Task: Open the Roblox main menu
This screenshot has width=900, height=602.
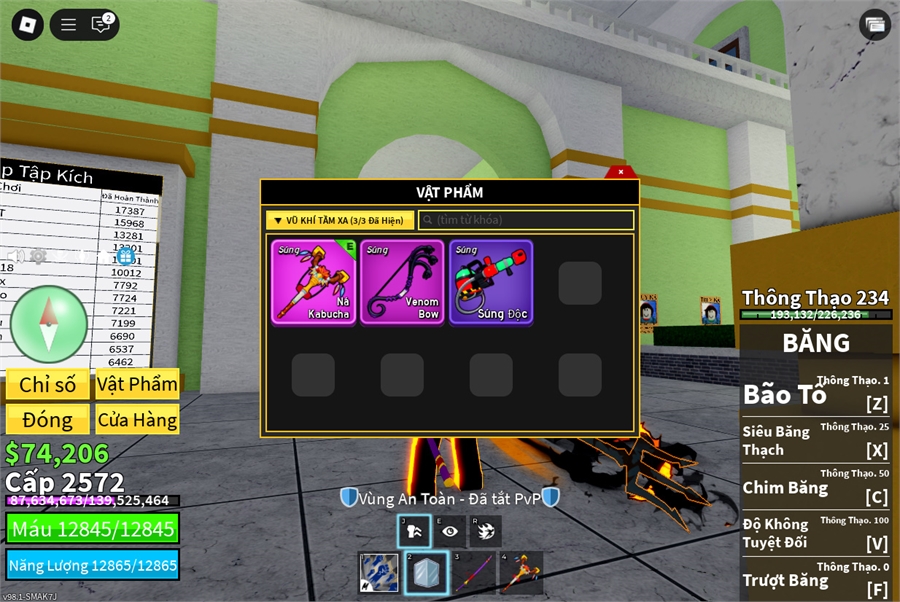Action: point(27,25)
